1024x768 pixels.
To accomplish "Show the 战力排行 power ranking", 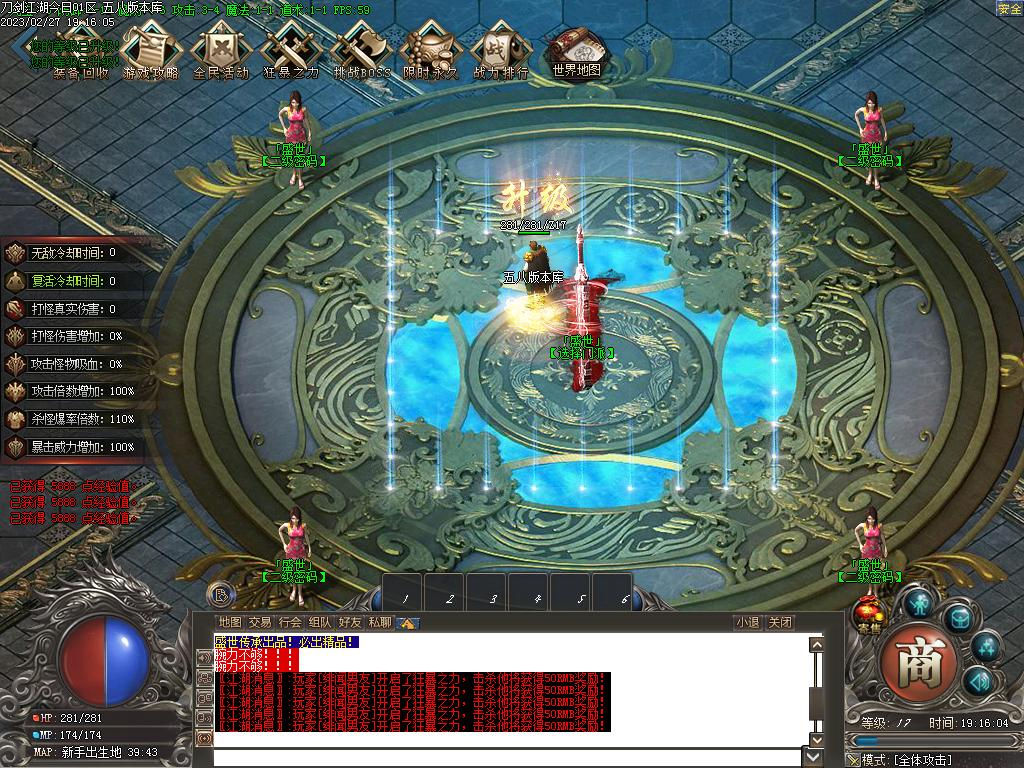I will pyautogui.click(x=500, y=52).
